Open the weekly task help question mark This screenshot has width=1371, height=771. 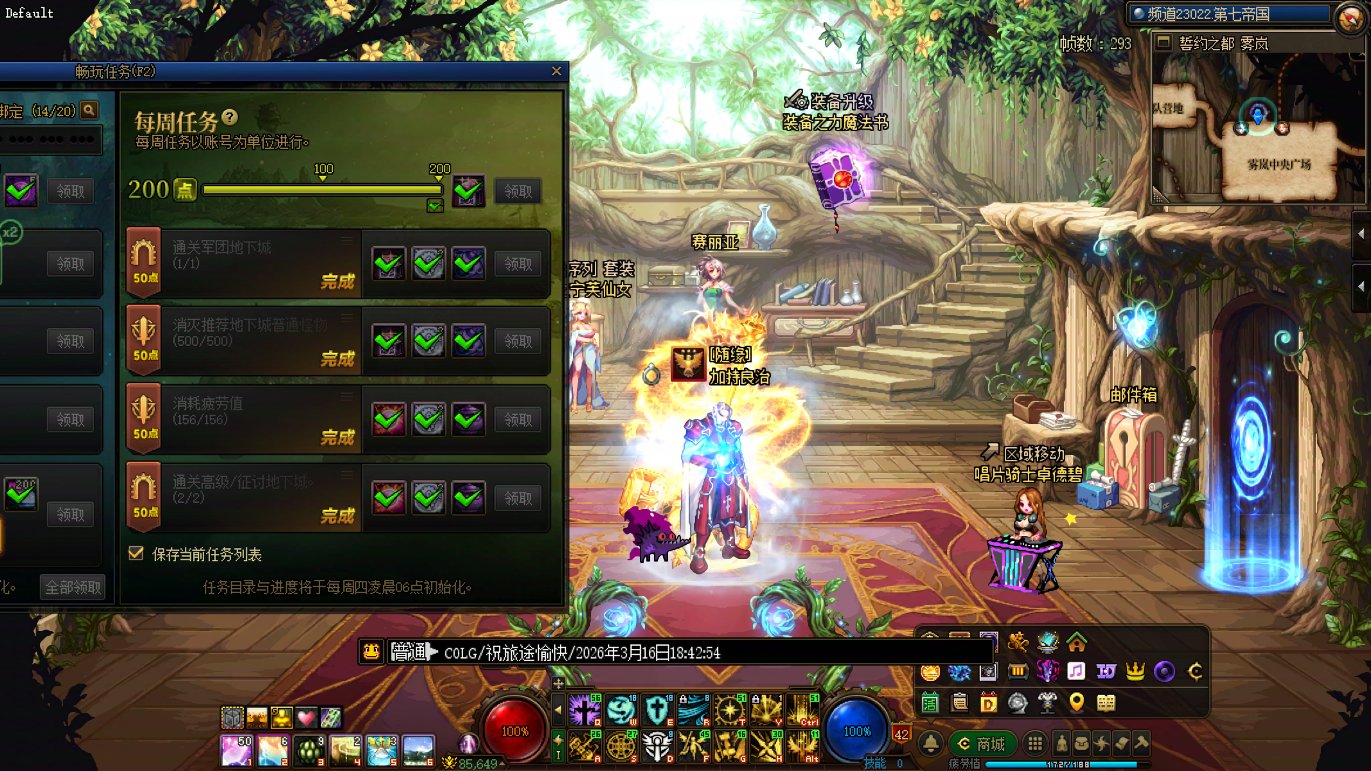tap(231, 118)
